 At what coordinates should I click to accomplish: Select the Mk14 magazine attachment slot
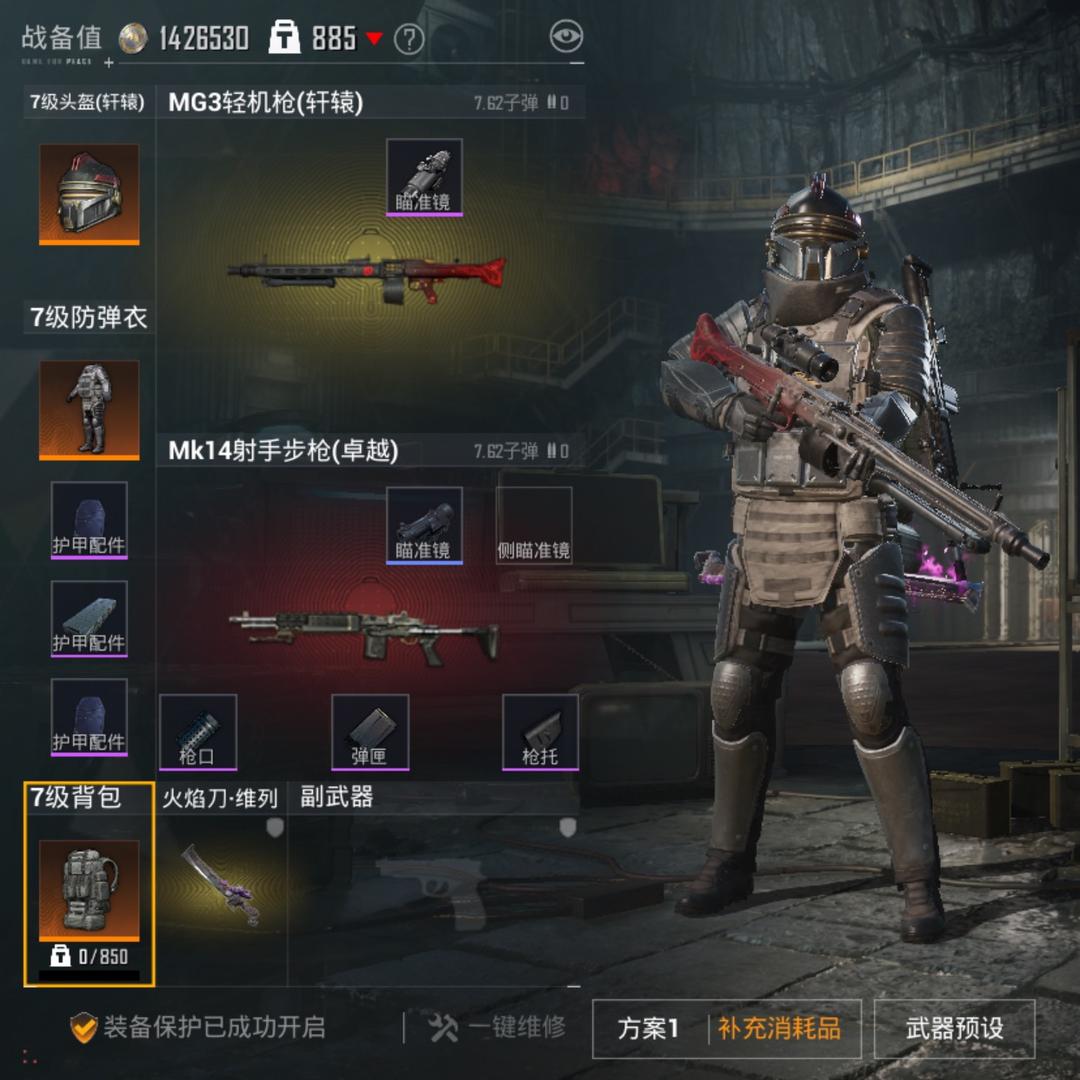(370, 732)
